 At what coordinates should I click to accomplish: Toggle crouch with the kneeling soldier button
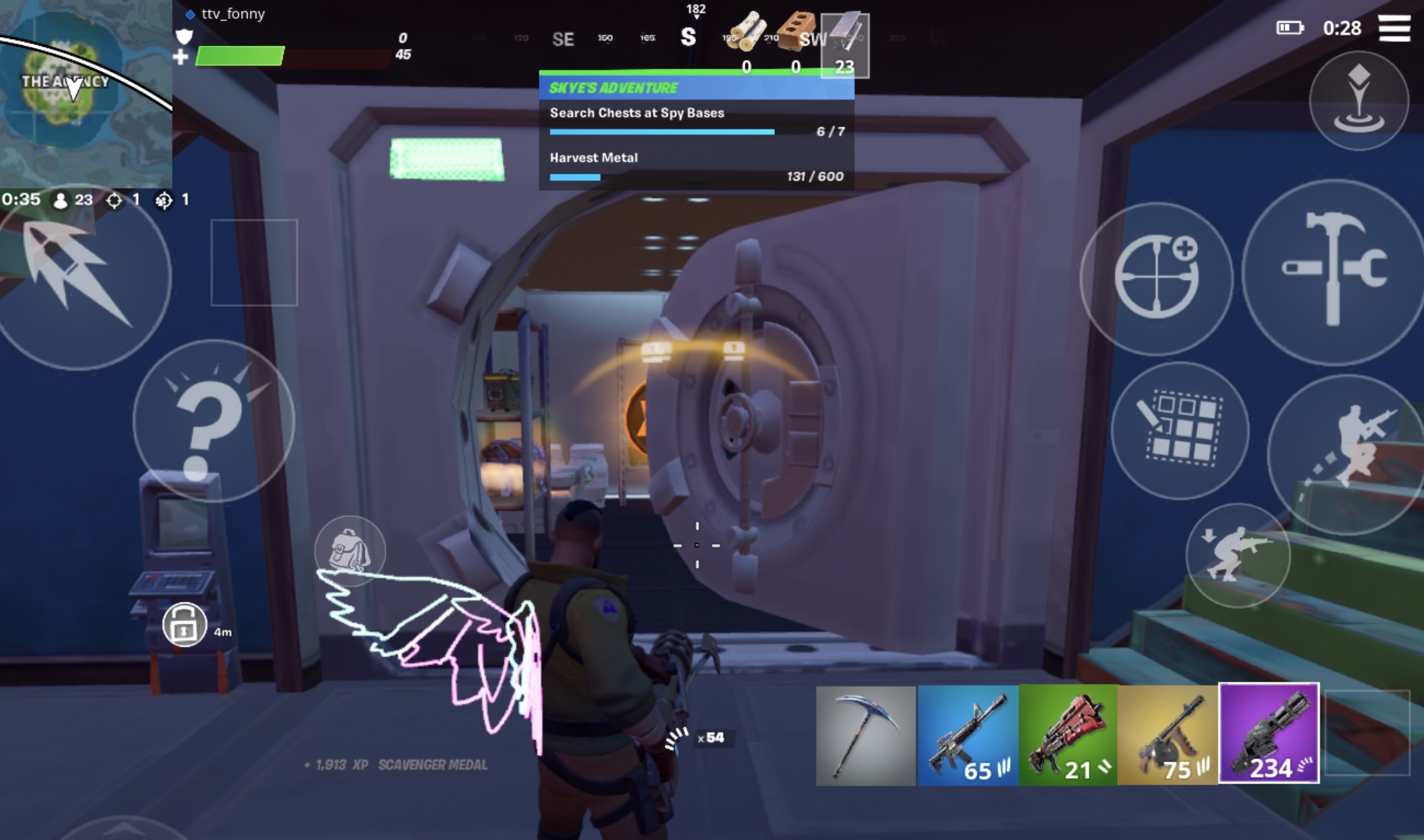click(x=1237, y=555)
